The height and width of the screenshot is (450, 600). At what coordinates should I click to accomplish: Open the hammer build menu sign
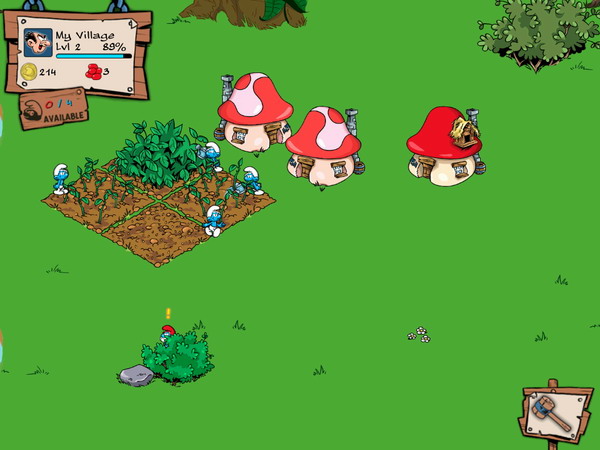pos(554,411)
